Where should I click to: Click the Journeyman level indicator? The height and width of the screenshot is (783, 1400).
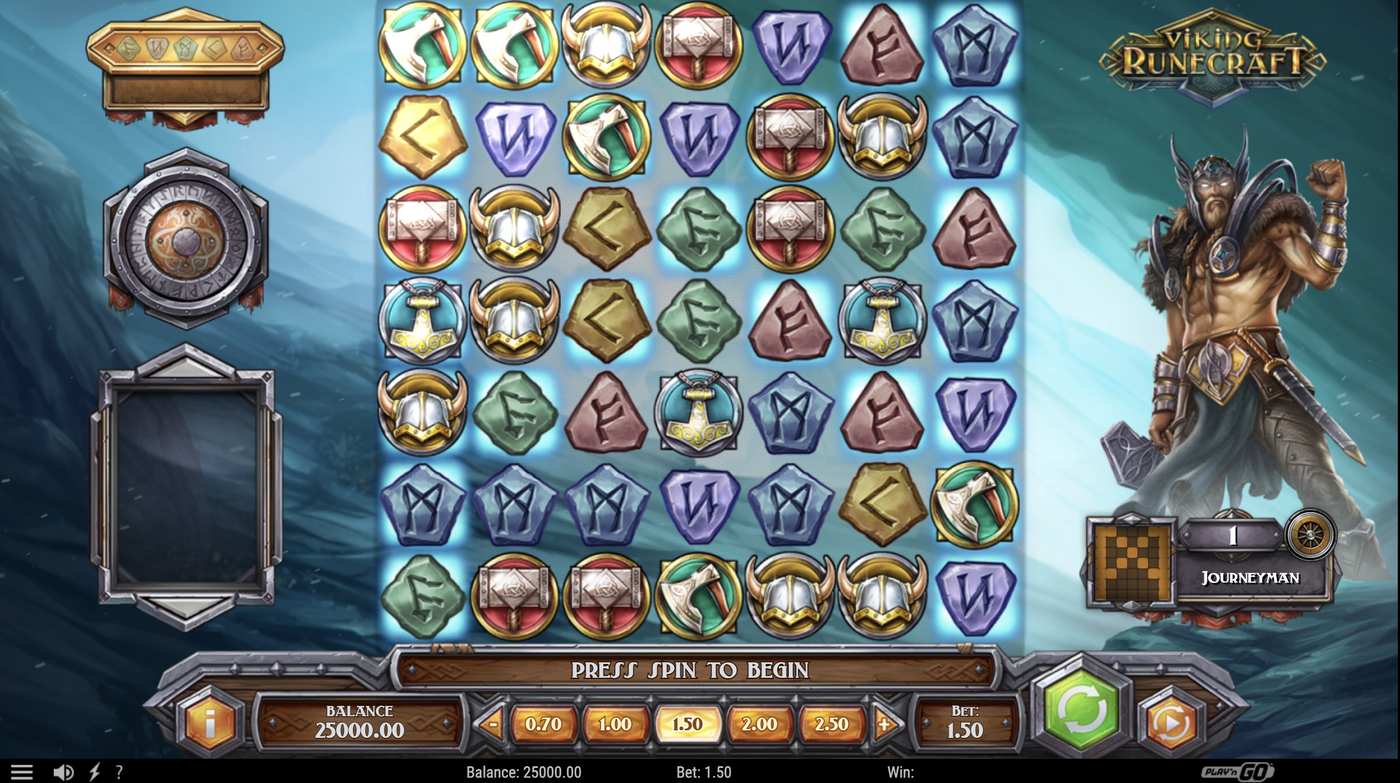[1251, 578]
